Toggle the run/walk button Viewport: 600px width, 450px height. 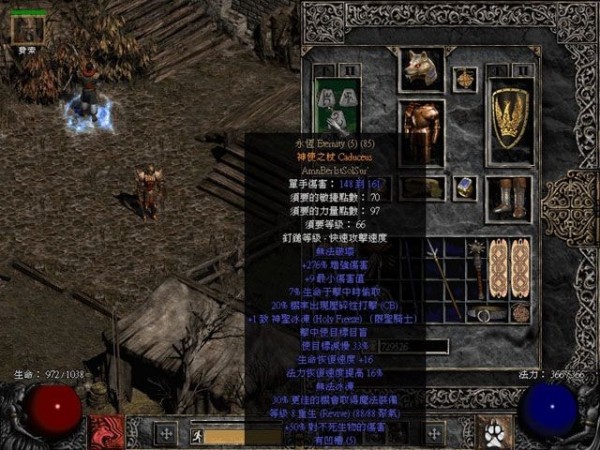point(196,435)
